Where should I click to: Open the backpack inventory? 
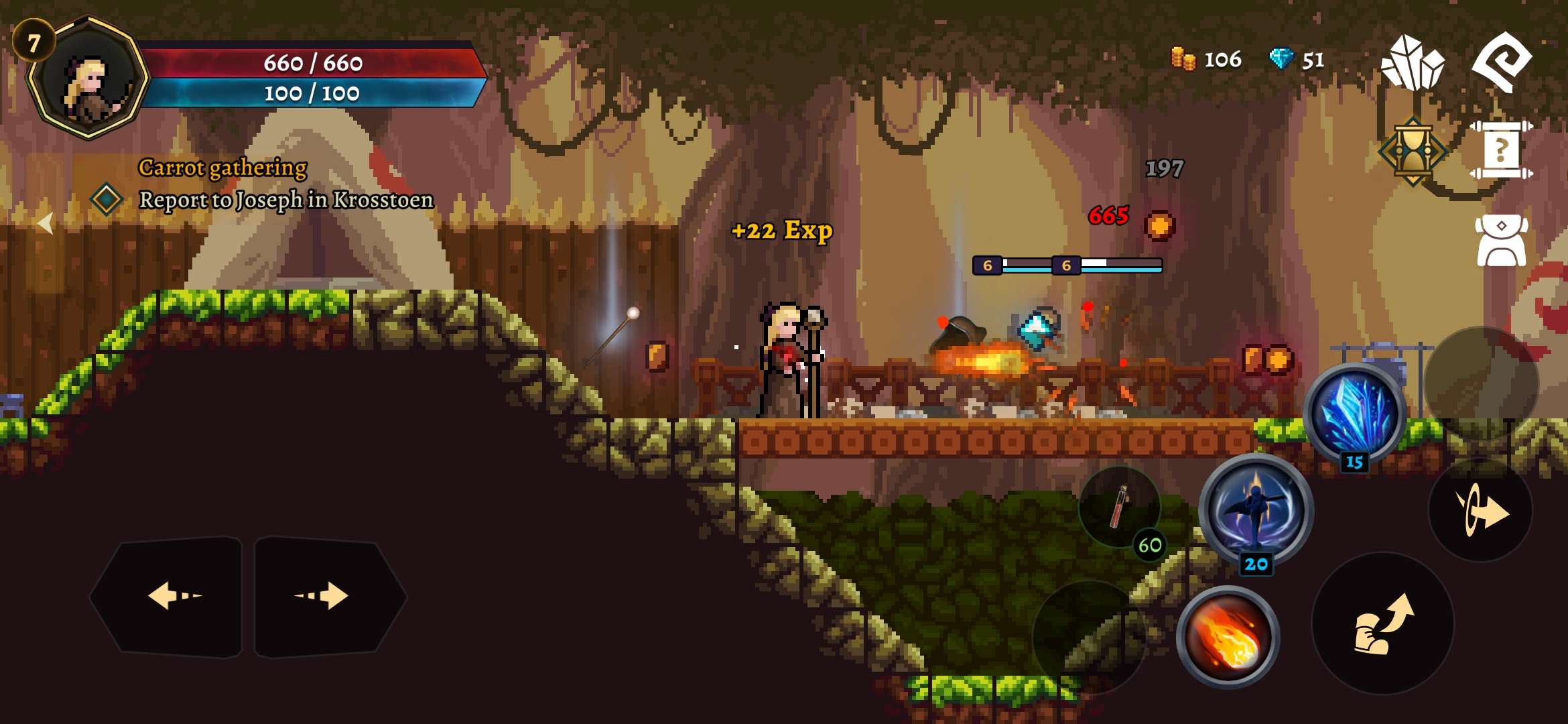click(x=1501, y=241)
